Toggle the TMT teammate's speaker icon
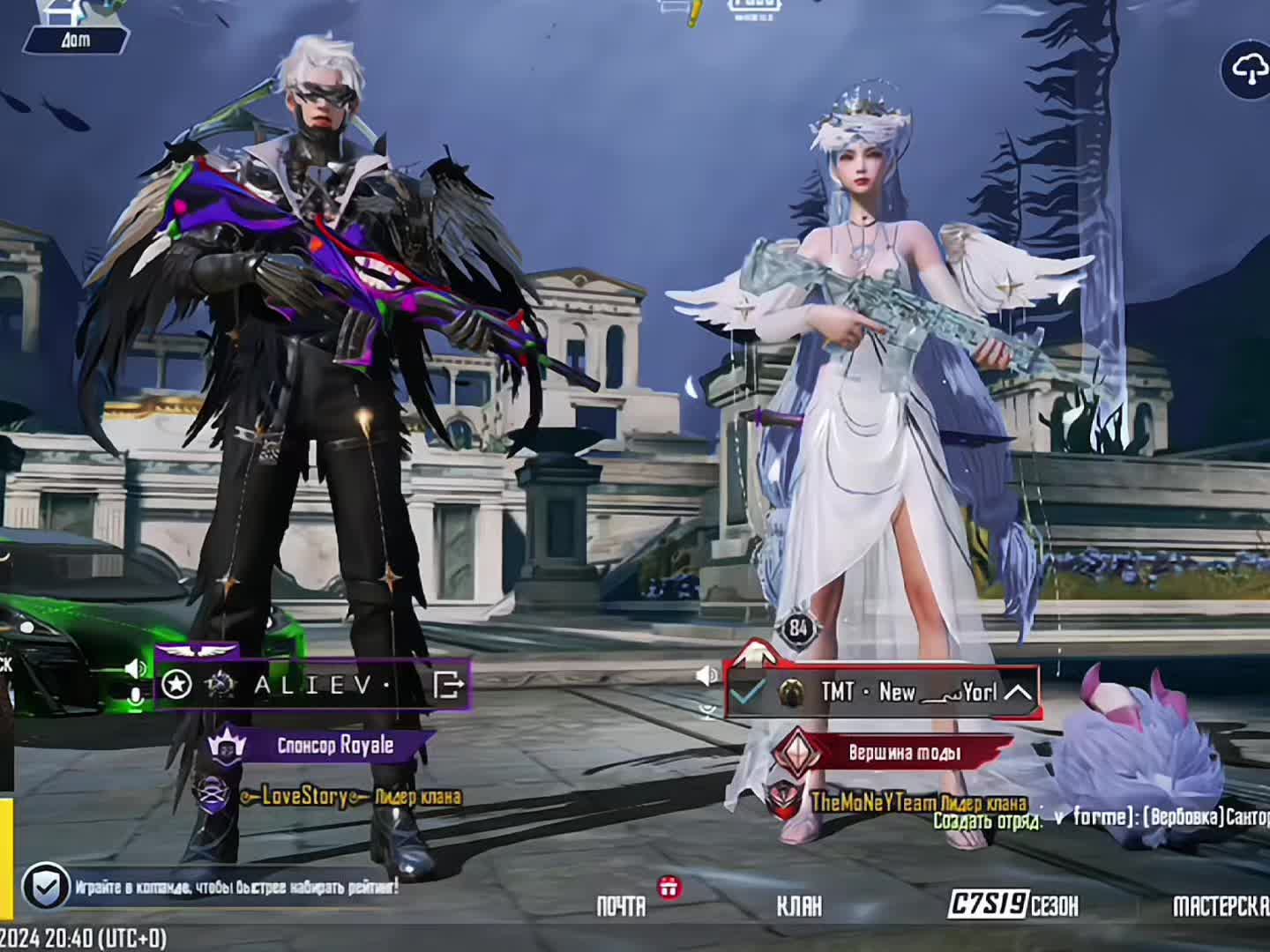Screen dimensions: 1270x952 (706, 675)
